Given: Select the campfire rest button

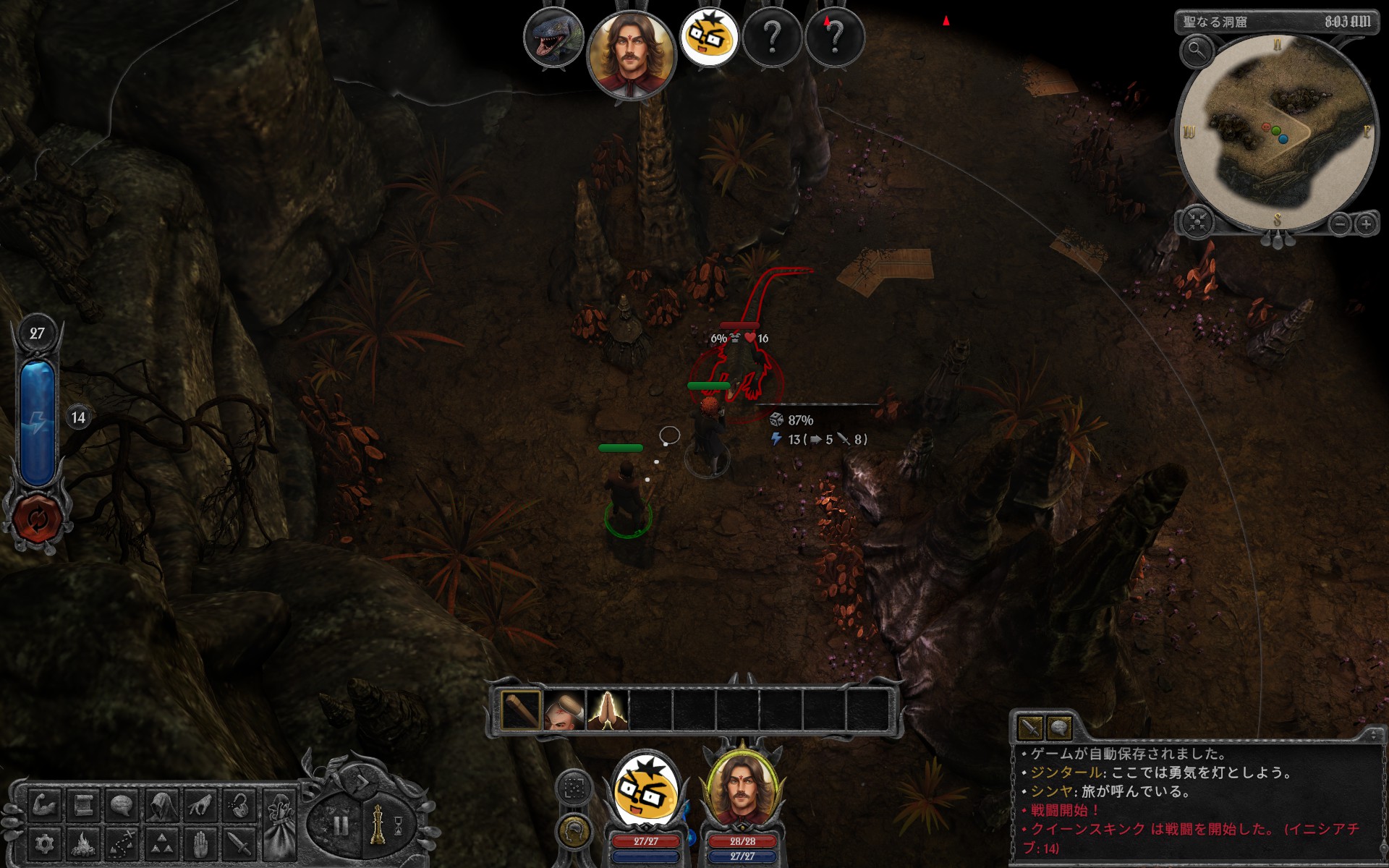Looking at the screenshot, I should pyautogui.click(x=84, y=843).
